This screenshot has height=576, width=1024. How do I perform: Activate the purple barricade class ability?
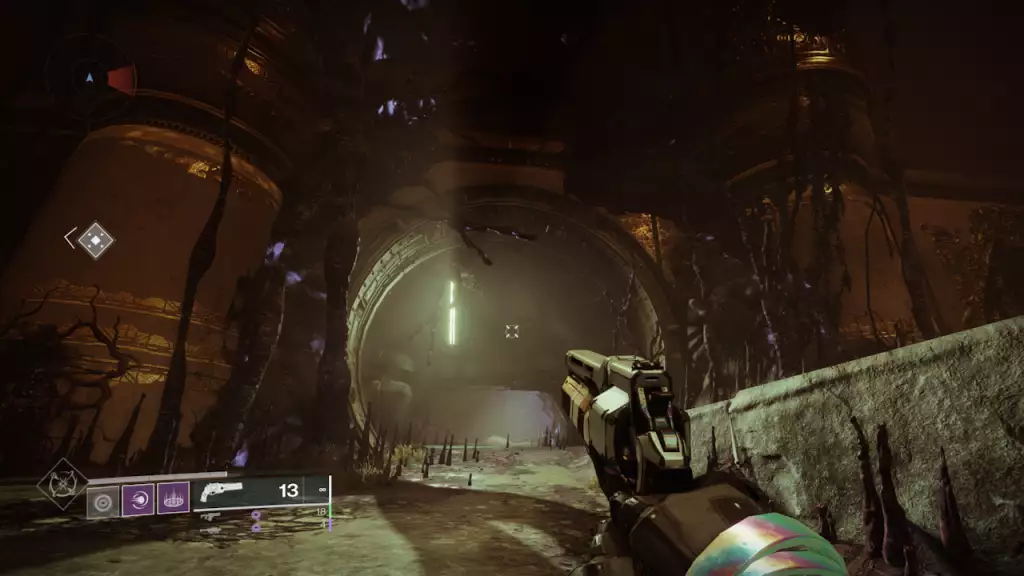173,499
